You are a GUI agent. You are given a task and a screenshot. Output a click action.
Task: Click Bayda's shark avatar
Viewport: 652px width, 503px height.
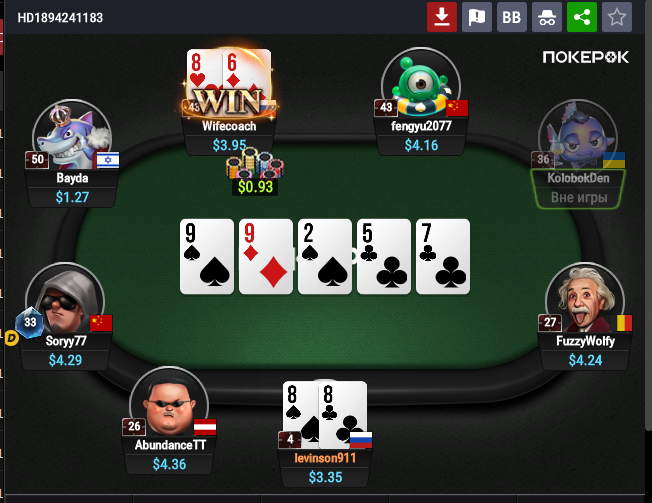click(71, 136)
